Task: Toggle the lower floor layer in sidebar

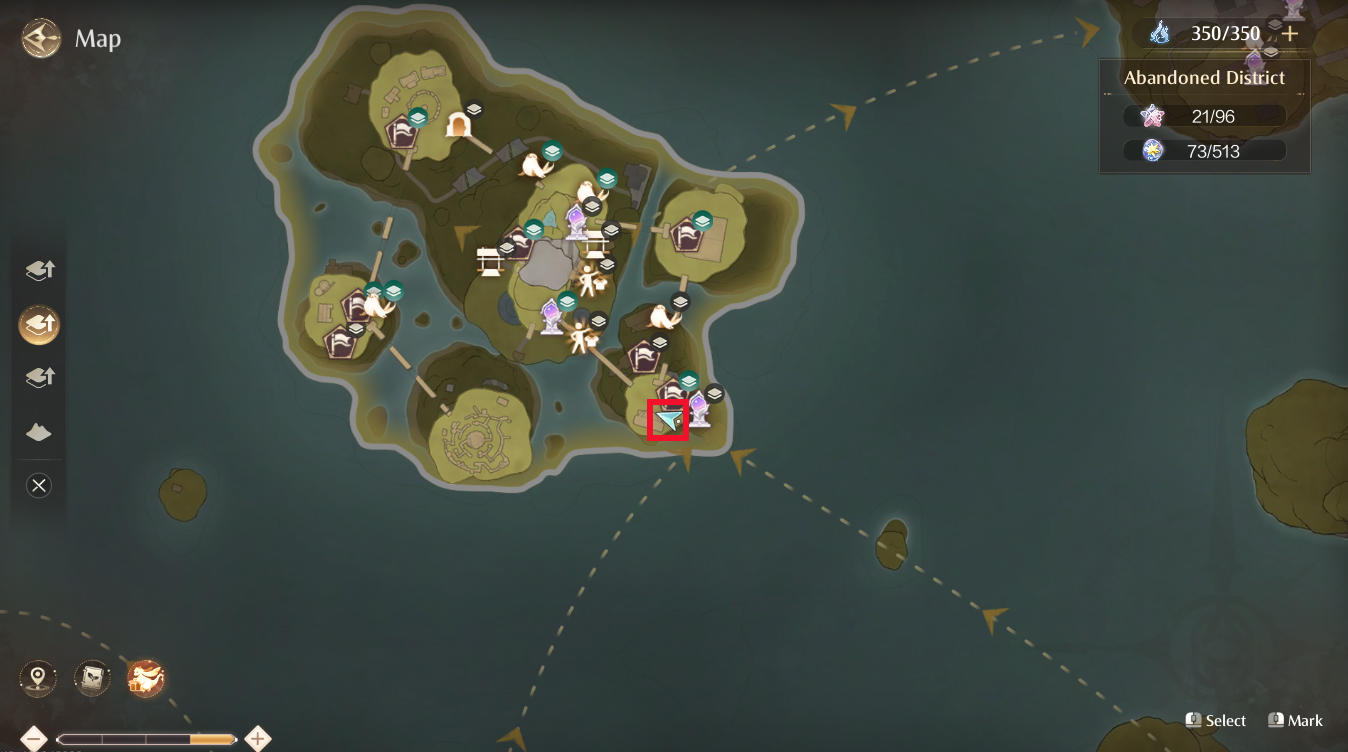Action: [x=38, y=377]
